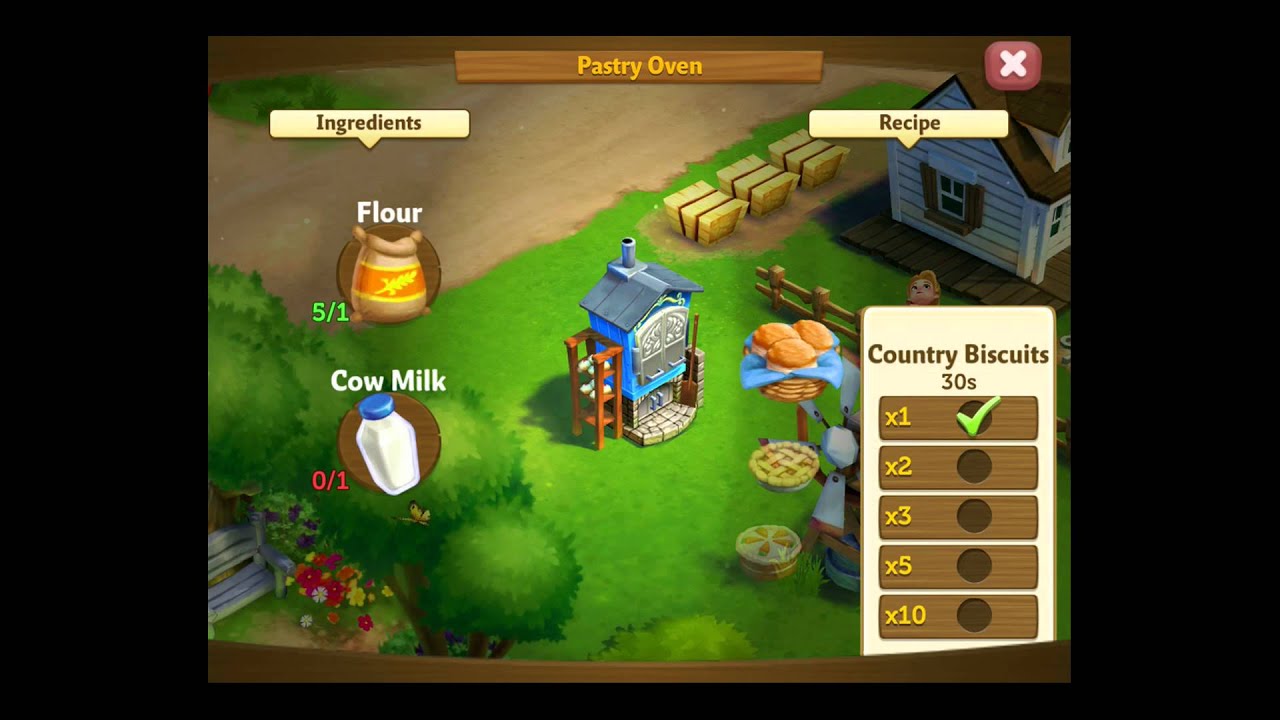This screenshot has width=1280, height=720.
Task: Keep the x1 batch option selected
Action: click(957, 417)
